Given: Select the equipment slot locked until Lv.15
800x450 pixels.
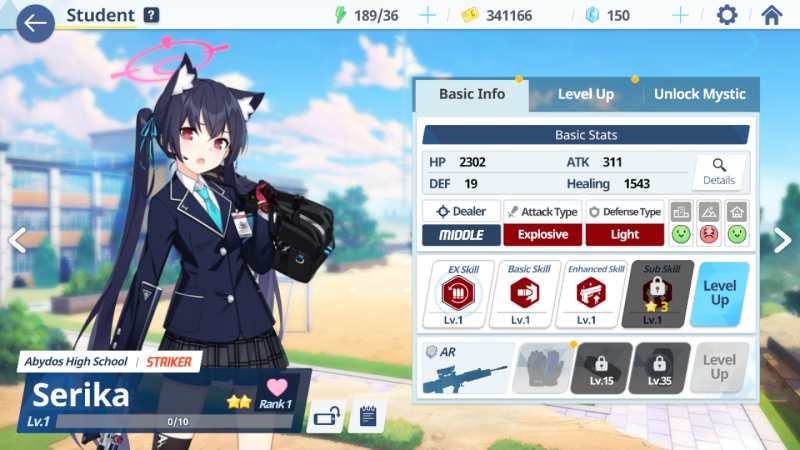Looking at the screenshot, I should (x=601, y=367).
